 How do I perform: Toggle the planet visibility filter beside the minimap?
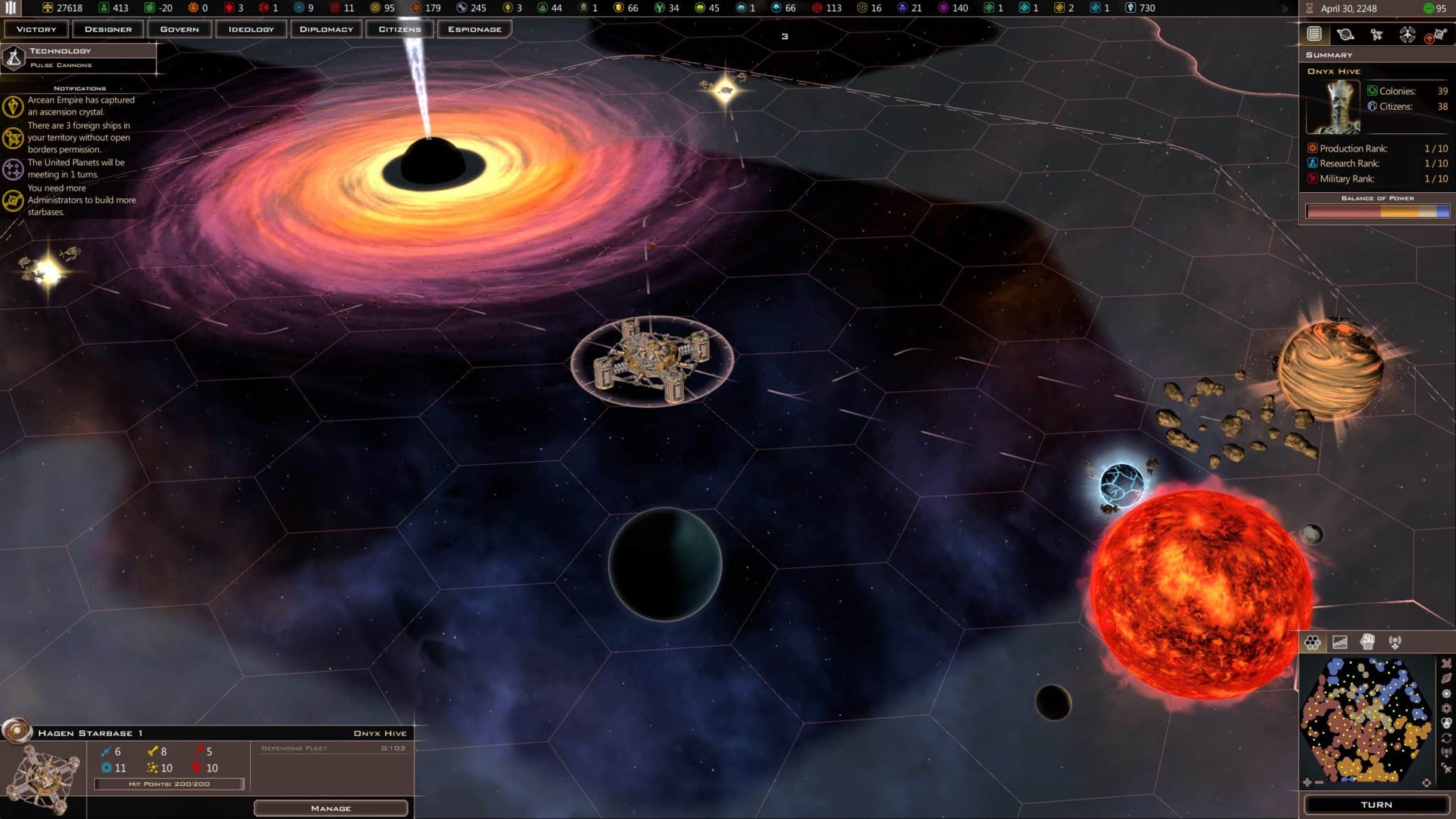[1446, 678]
